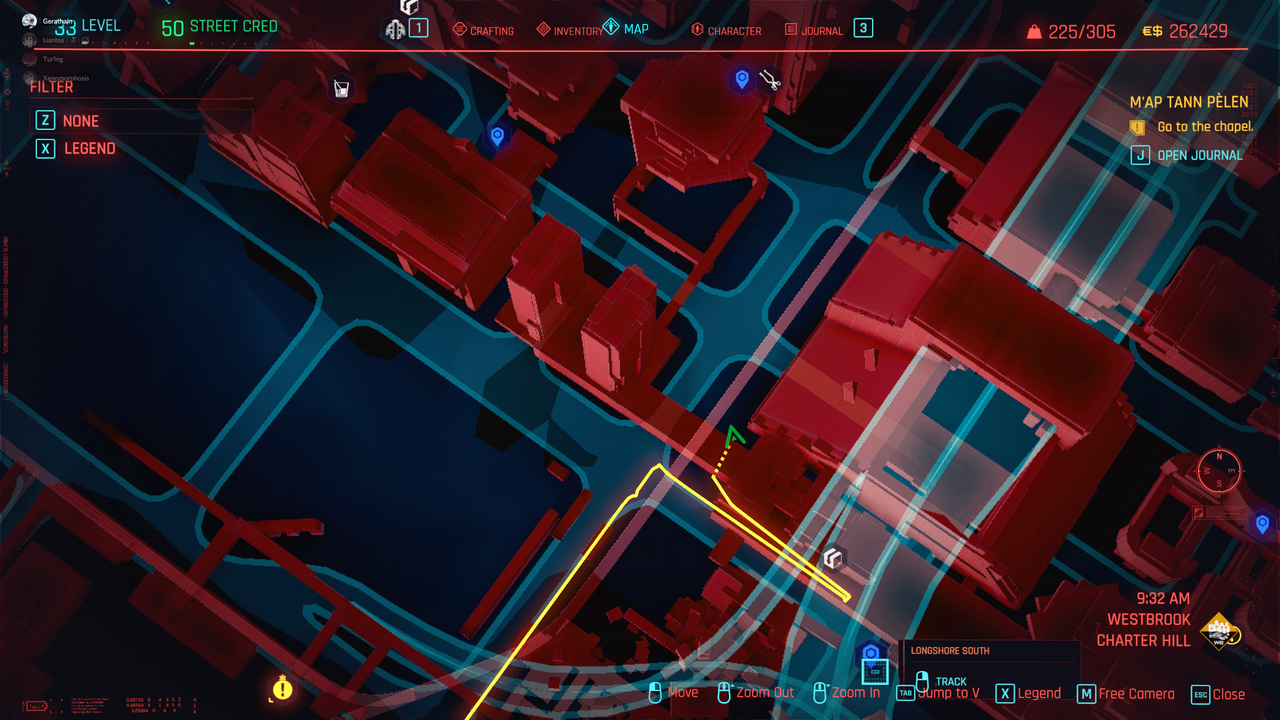Choose the NONE filter entry

click(80, 121)
